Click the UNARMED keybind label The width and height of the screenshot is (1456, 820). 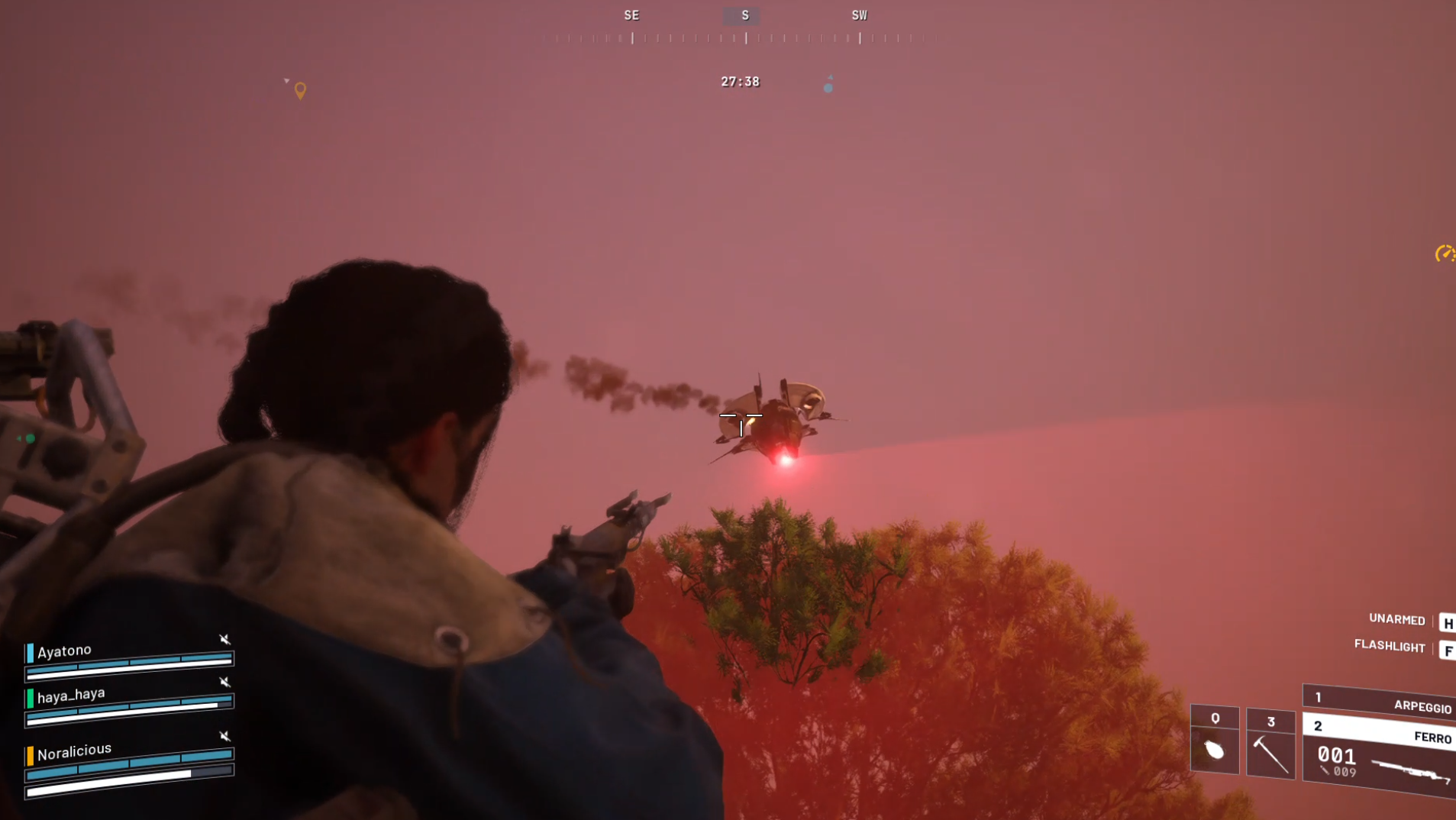point(1396,620)
